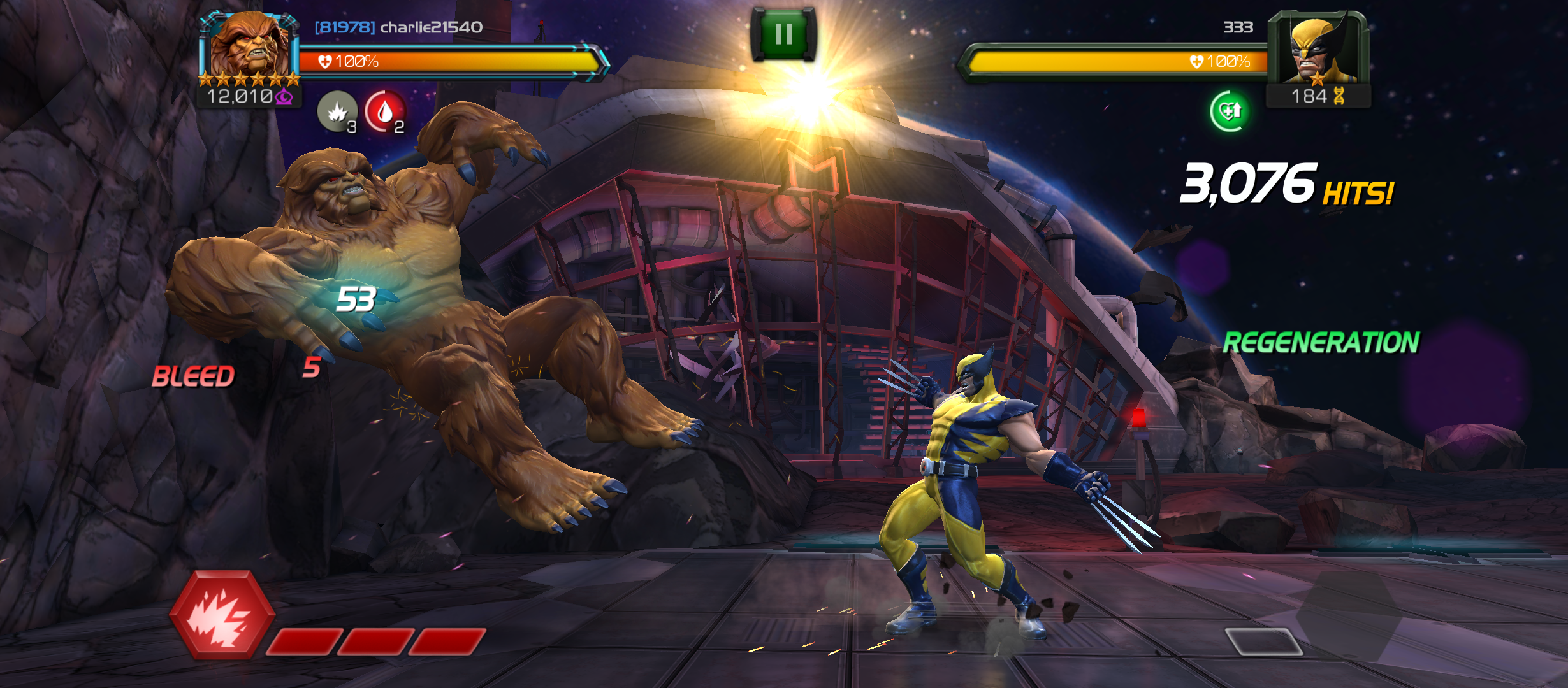Inspect the green regeneration buff icon
The image size is (1568, 688).
coord(1228,111)
